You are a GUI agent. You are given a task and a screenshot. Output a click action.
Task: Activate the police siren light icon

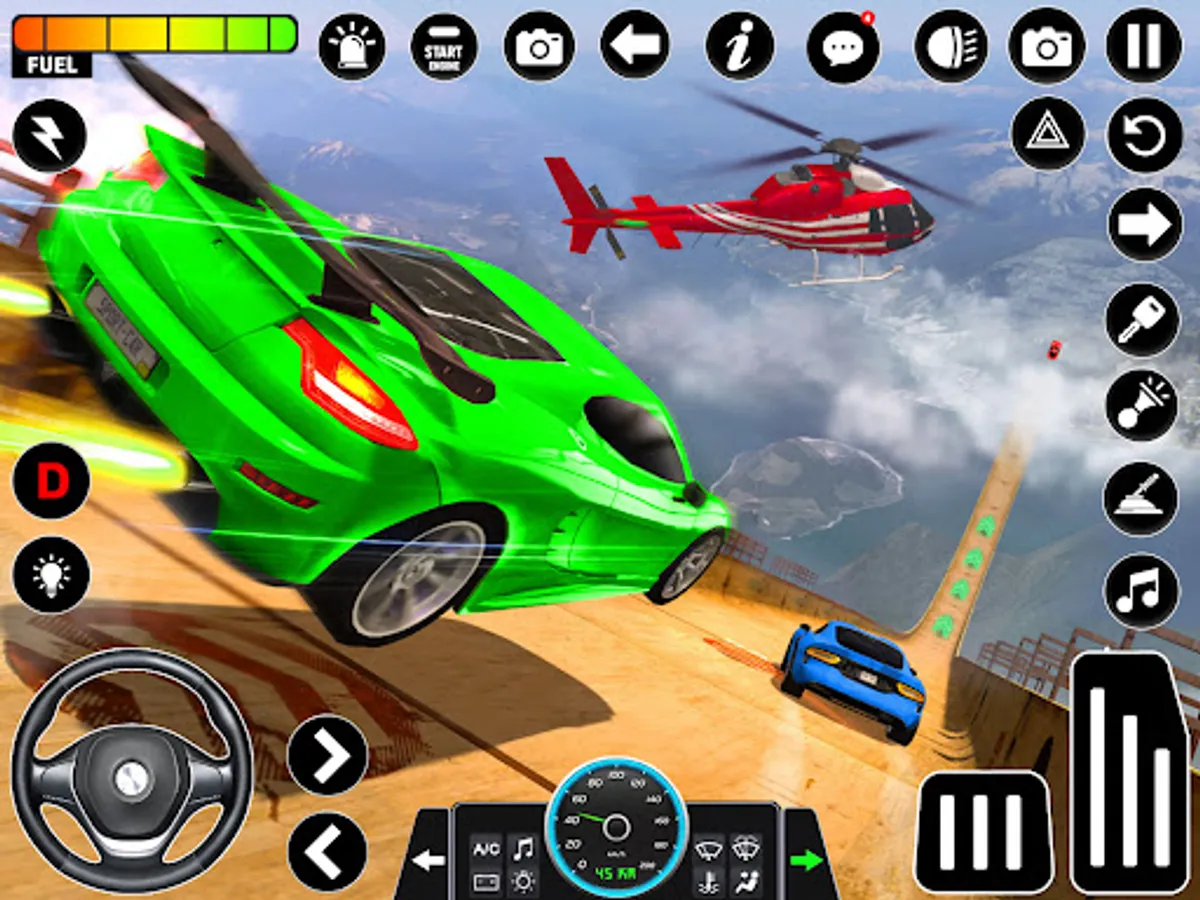coord(352,46)
